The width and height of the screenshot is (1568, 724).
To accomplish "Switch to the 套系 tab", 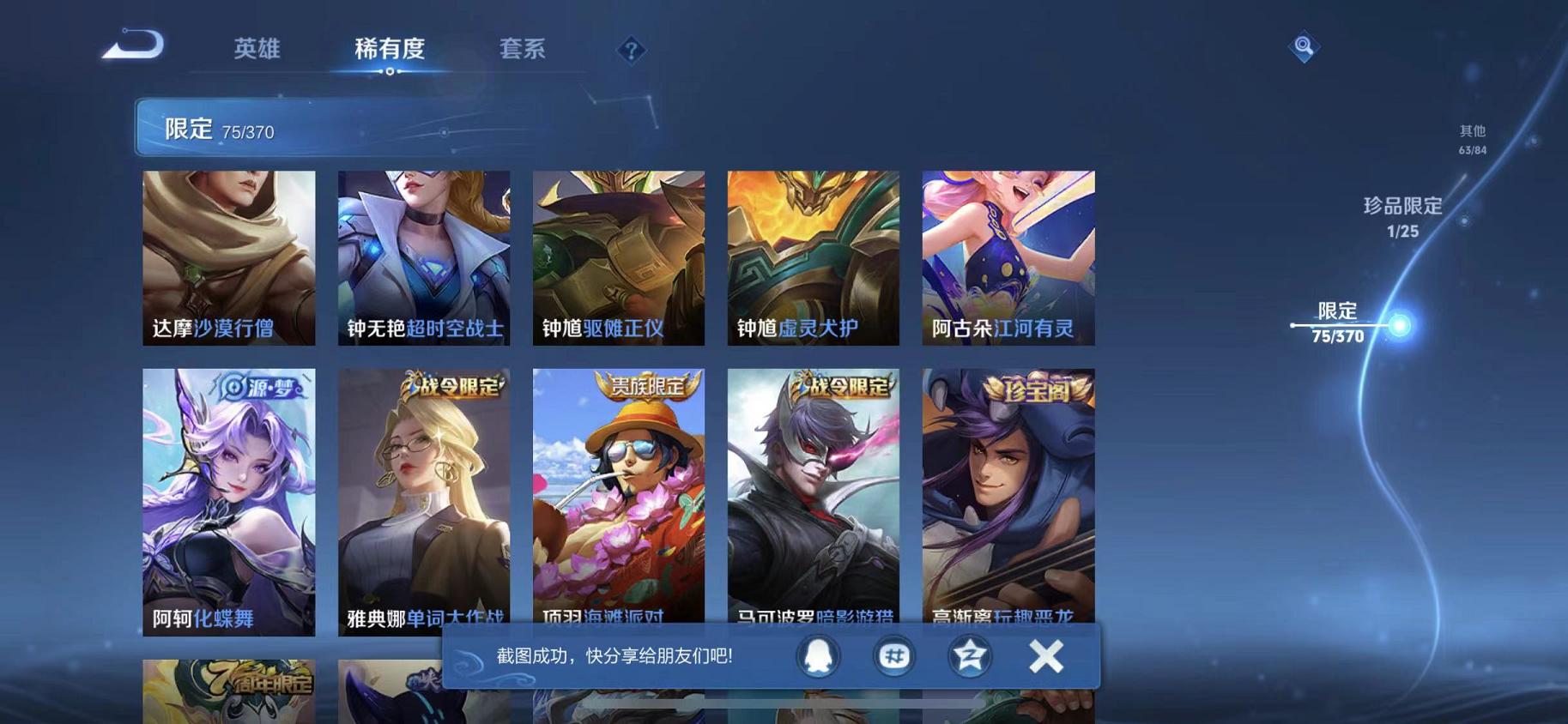I will 522,50.
